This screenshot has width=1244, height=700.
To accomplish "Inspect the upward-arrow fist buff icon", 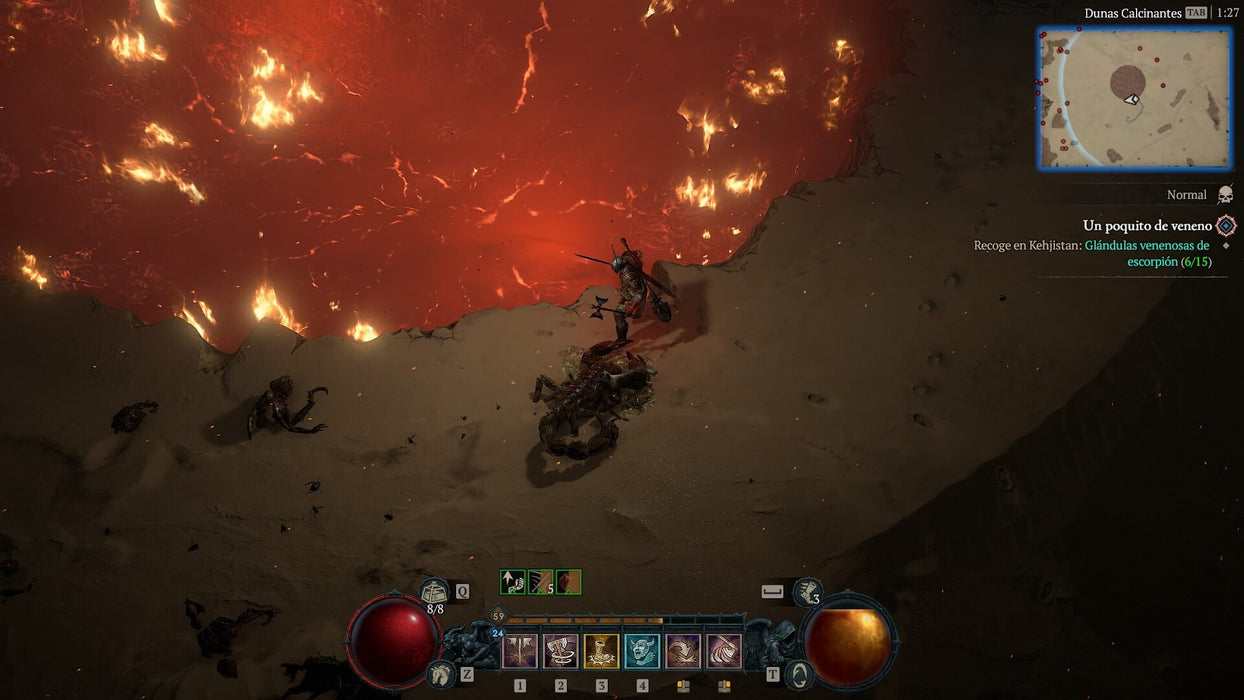I will tap(513, 582).
